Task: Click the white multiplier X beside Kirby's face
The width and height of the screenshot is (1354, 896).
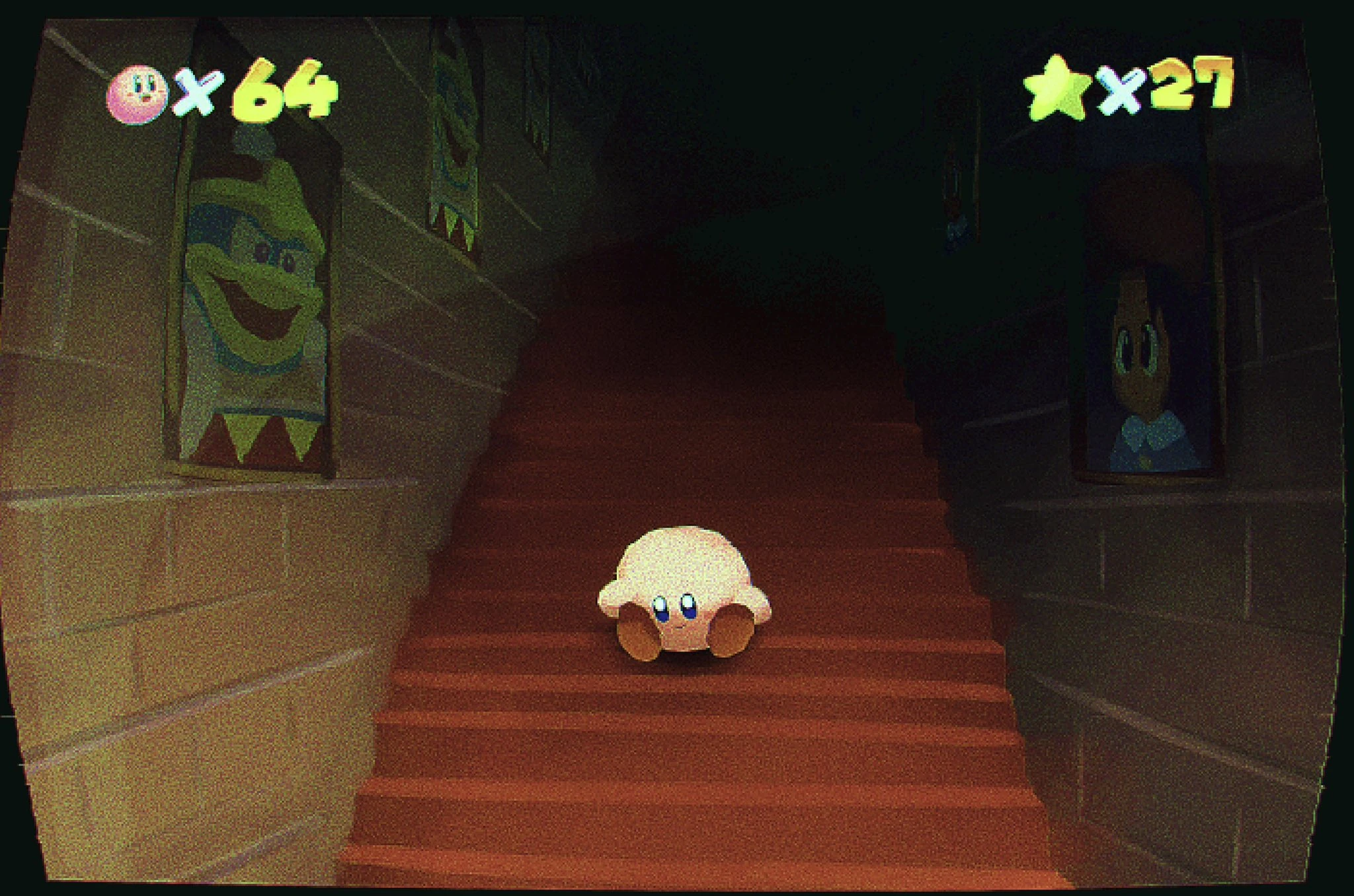Action: tap(200, 91)
